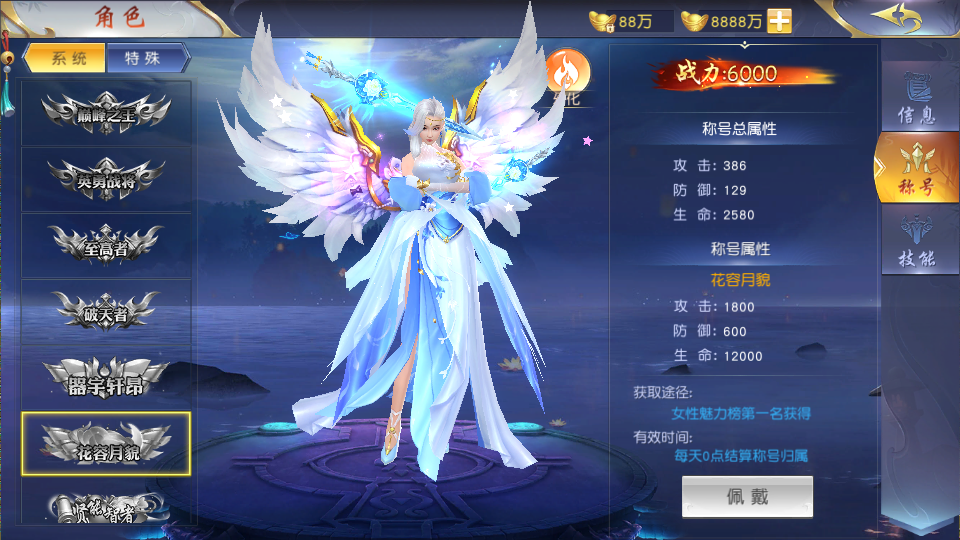Click the gold plus button to add ingots

779,20
